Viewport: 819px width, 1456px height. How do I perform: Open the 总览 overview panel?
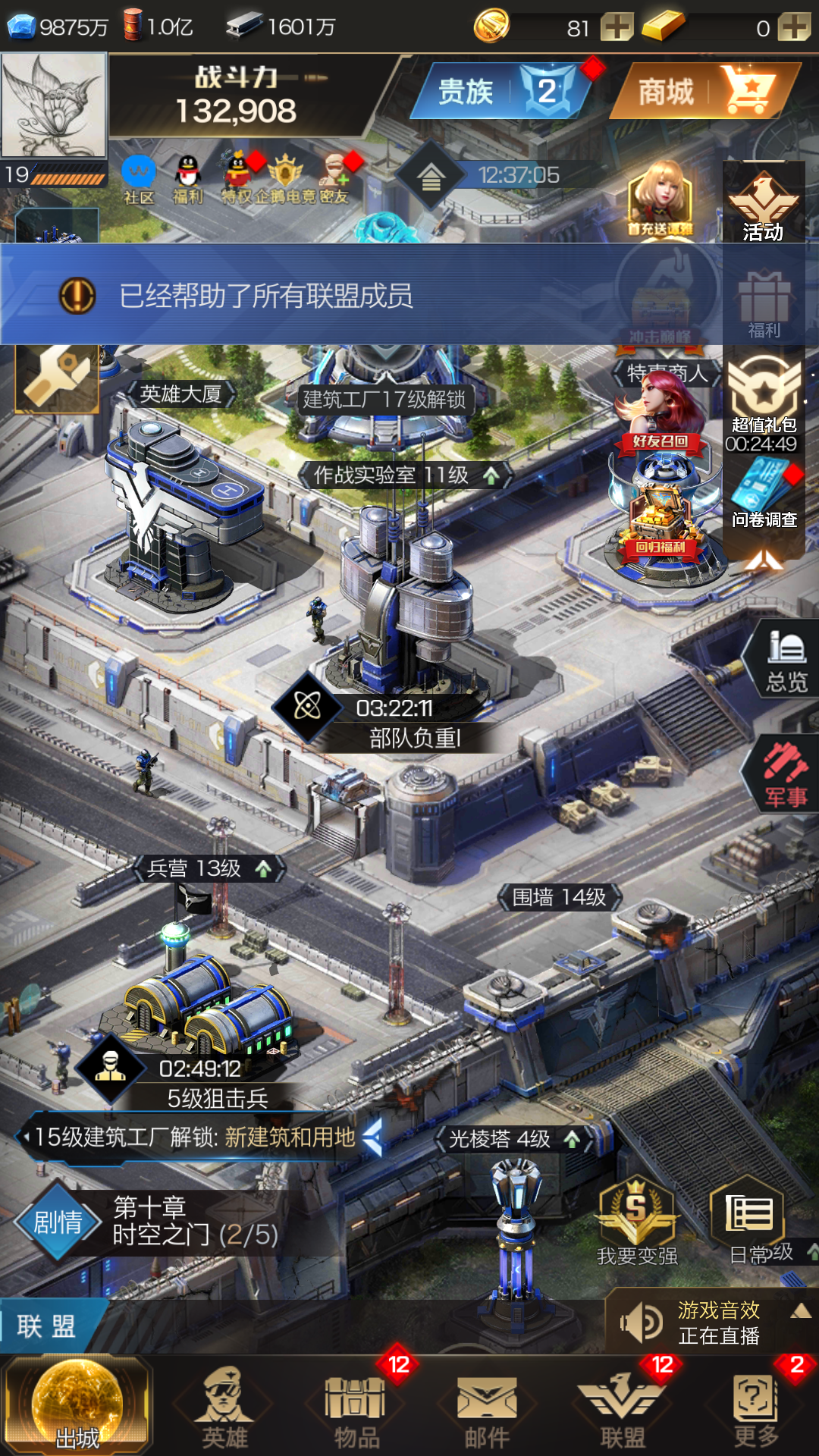pos(786,661)
